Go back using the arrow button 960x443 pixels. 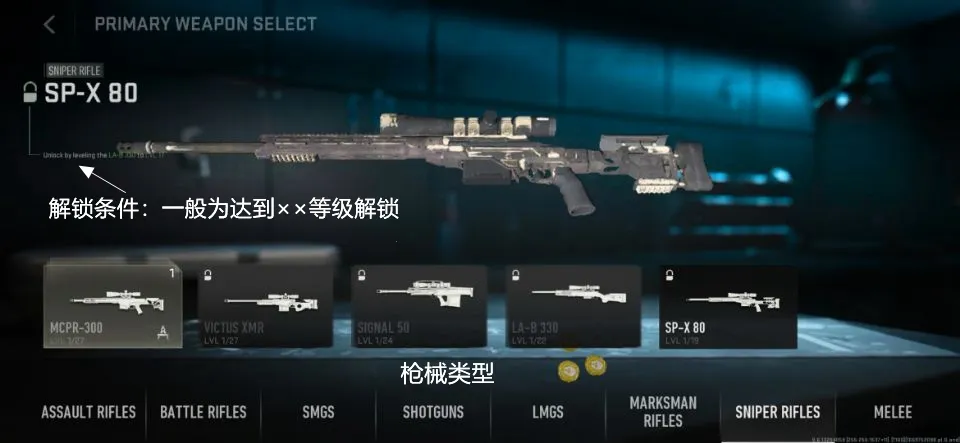click(49, 24)
